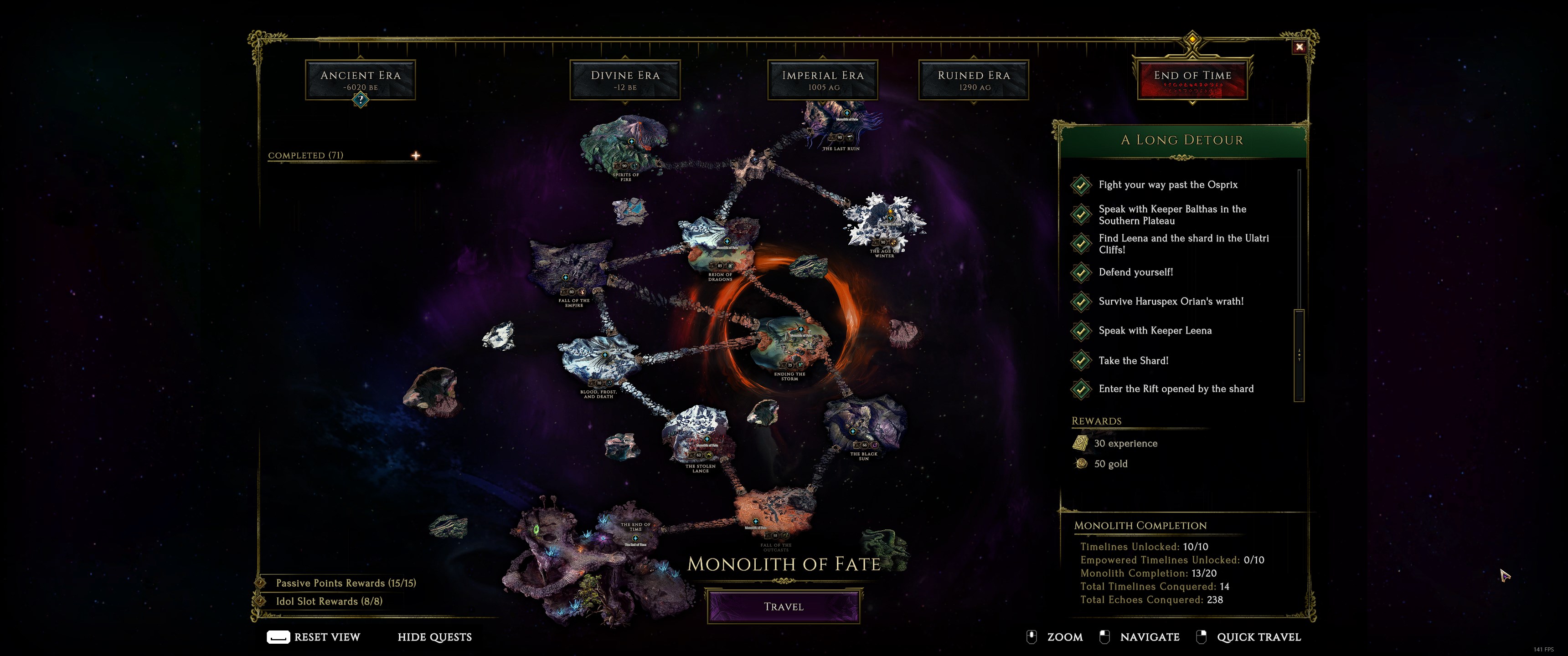1568x656 pixels.
Task: Close the world map window
Action: pyautogui.click(x=1299, y=47)
